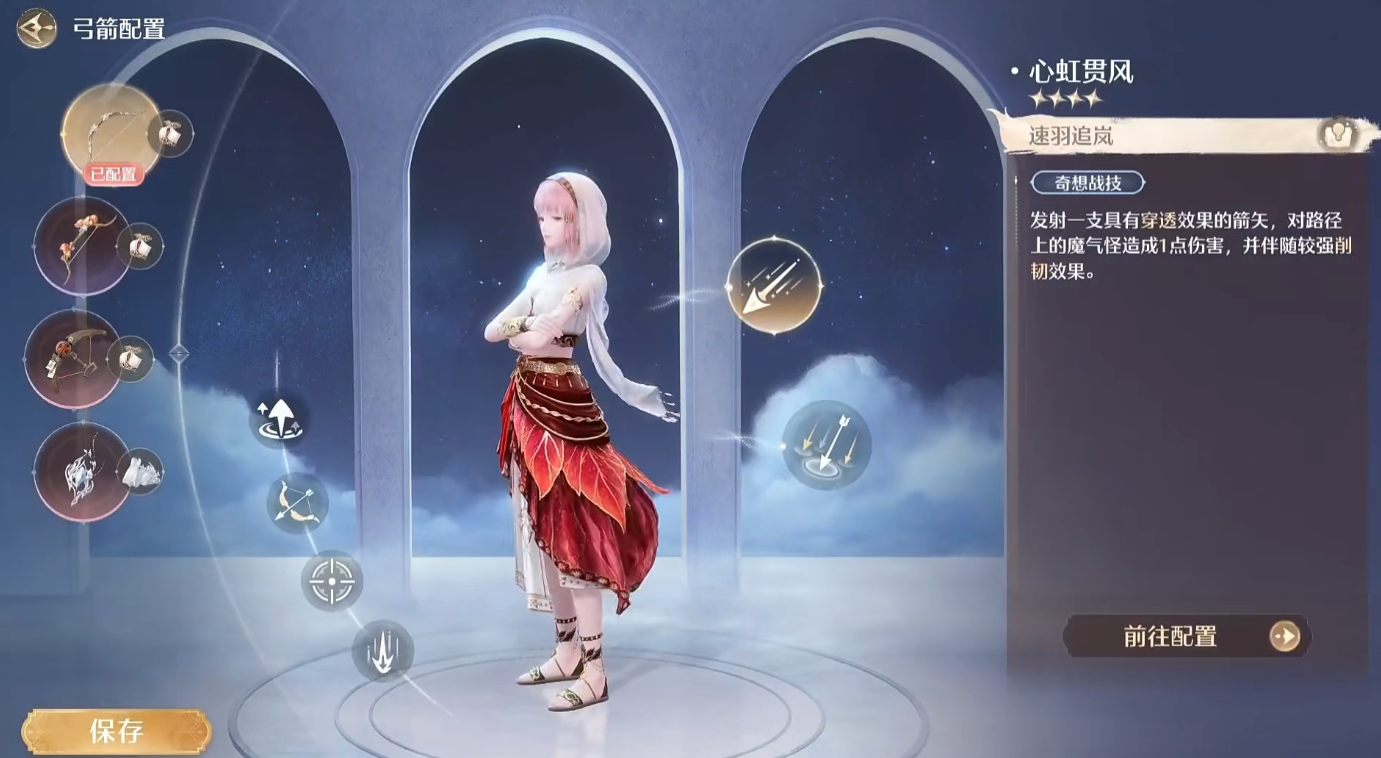1381x758 pixels.
Task: Select the upward arrow jump skill
Action: pos(278,418)
